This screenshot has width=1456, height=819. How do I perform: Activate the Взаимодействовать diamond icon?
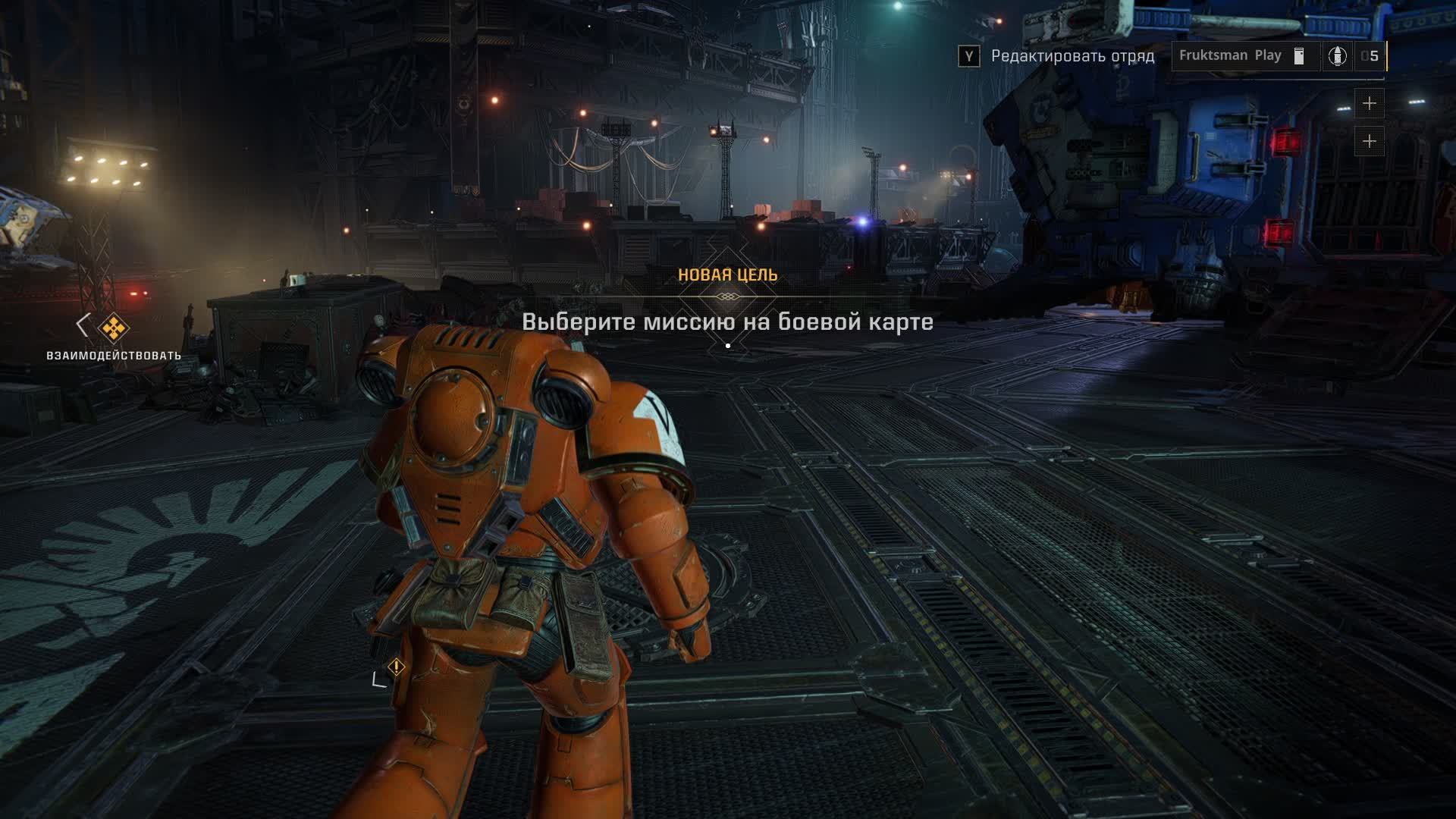(x=114, y=328)
